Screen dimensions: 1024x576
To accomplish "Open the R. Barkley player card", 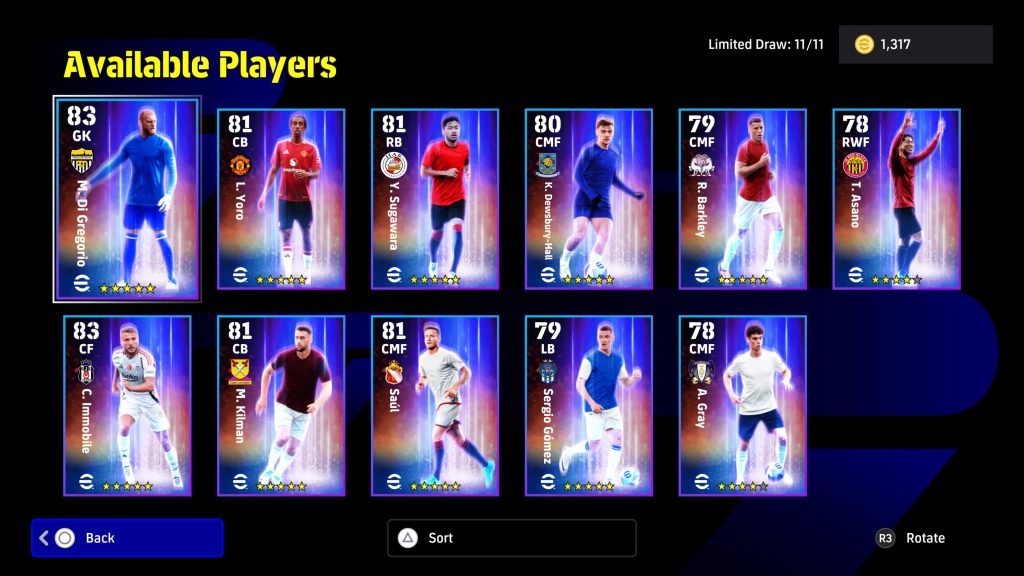I will coord(743,198).
